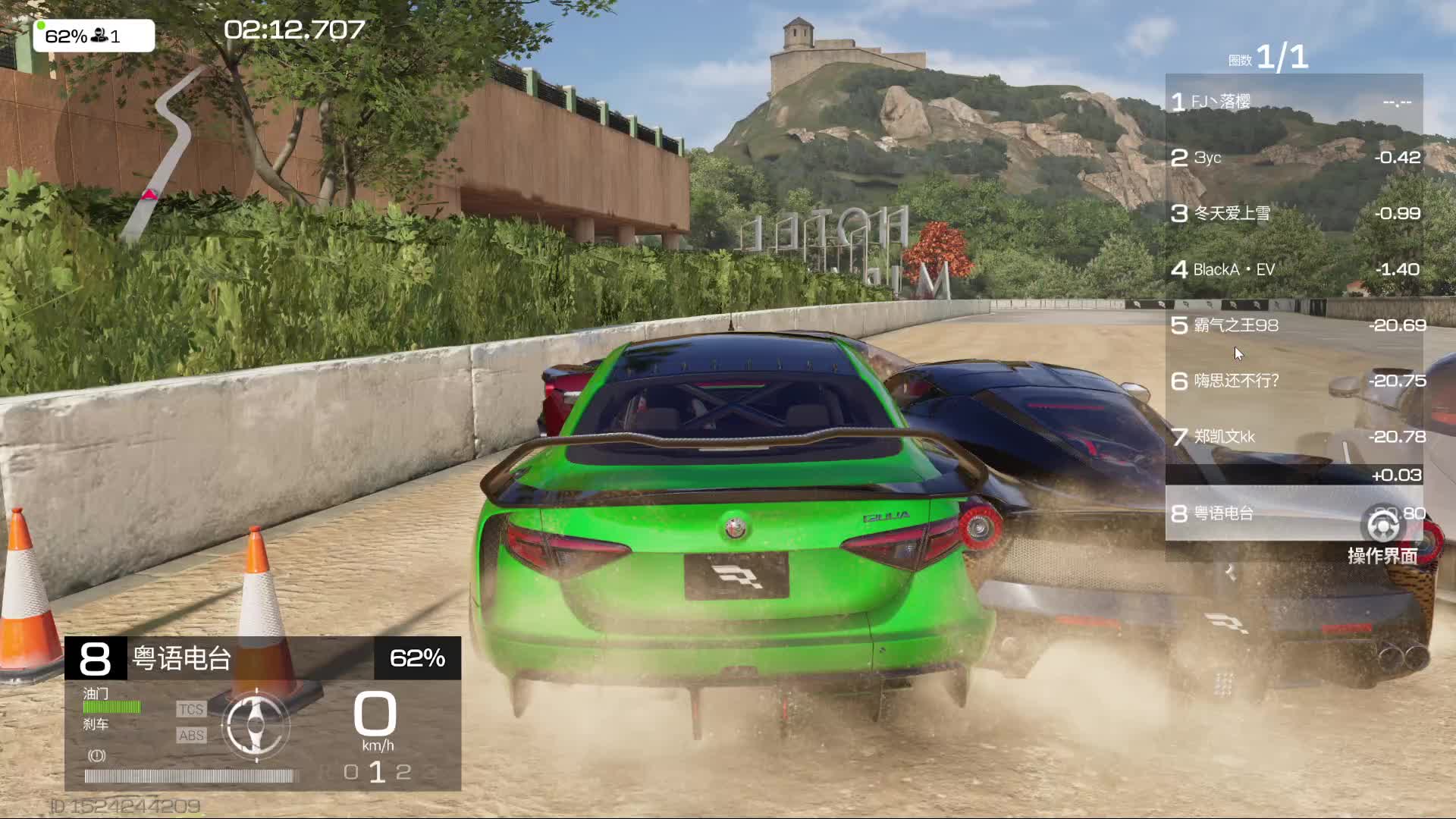Click the BlackA・EV leaderboard row
Viewport: 1456px width, 819px height.
tap(1294, 269)
